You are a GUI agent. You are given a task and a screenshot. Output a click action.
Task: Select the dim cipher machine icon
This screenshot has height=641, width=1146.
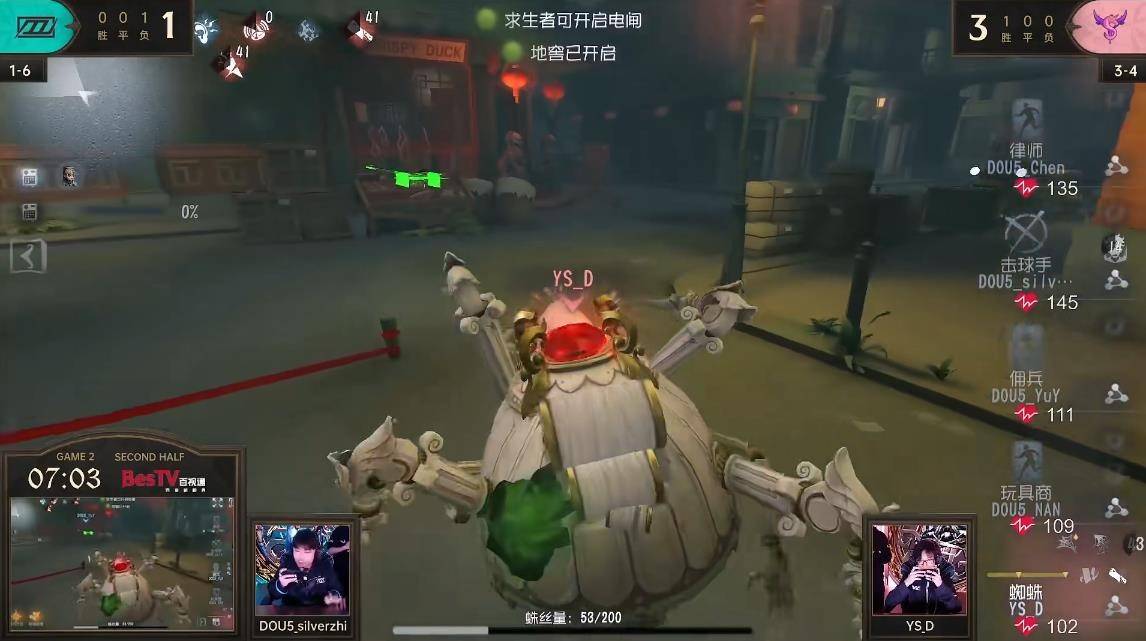(x=29, y=212)
